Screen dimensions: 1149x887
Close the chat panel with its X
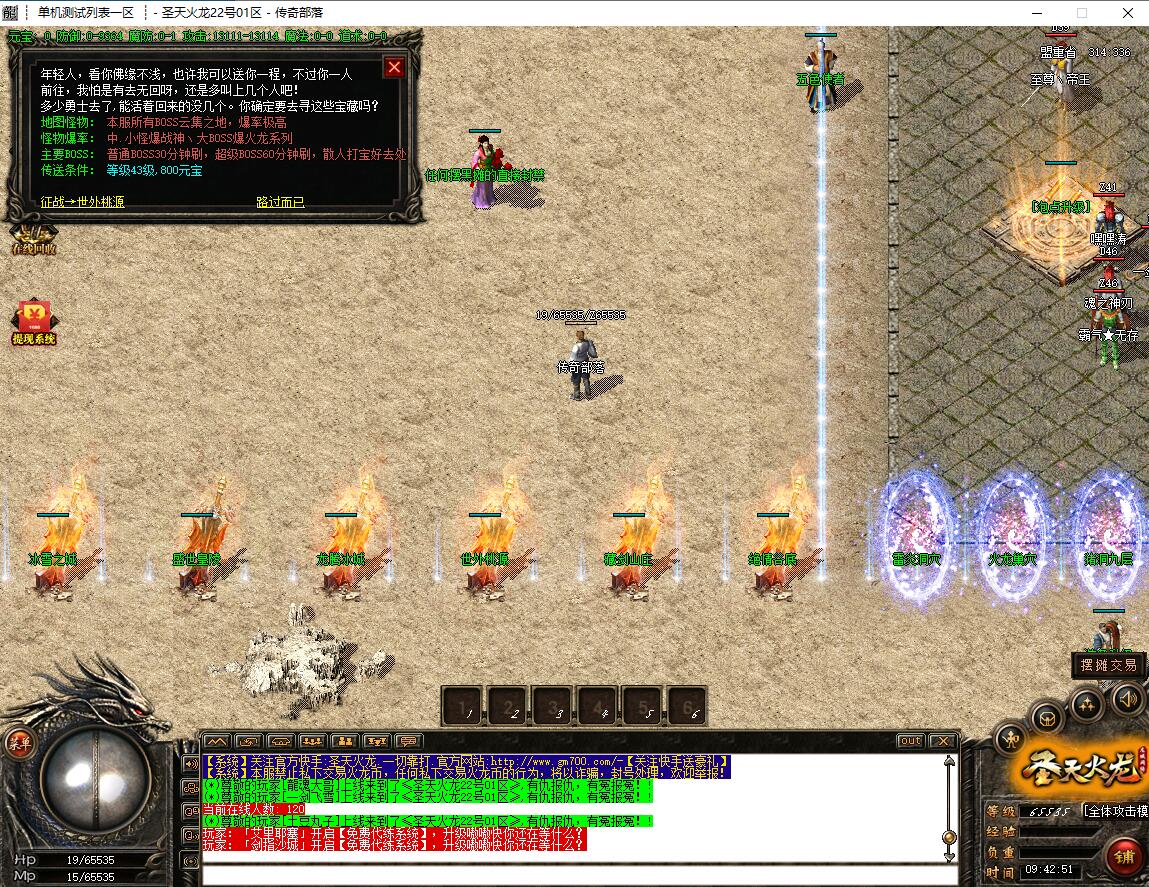pos(941,741)
